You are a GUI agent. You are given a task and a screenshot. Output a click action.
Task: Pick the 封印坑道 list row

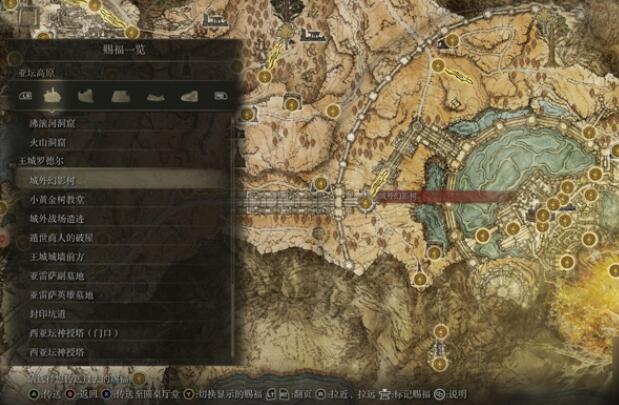click(48, 314)
